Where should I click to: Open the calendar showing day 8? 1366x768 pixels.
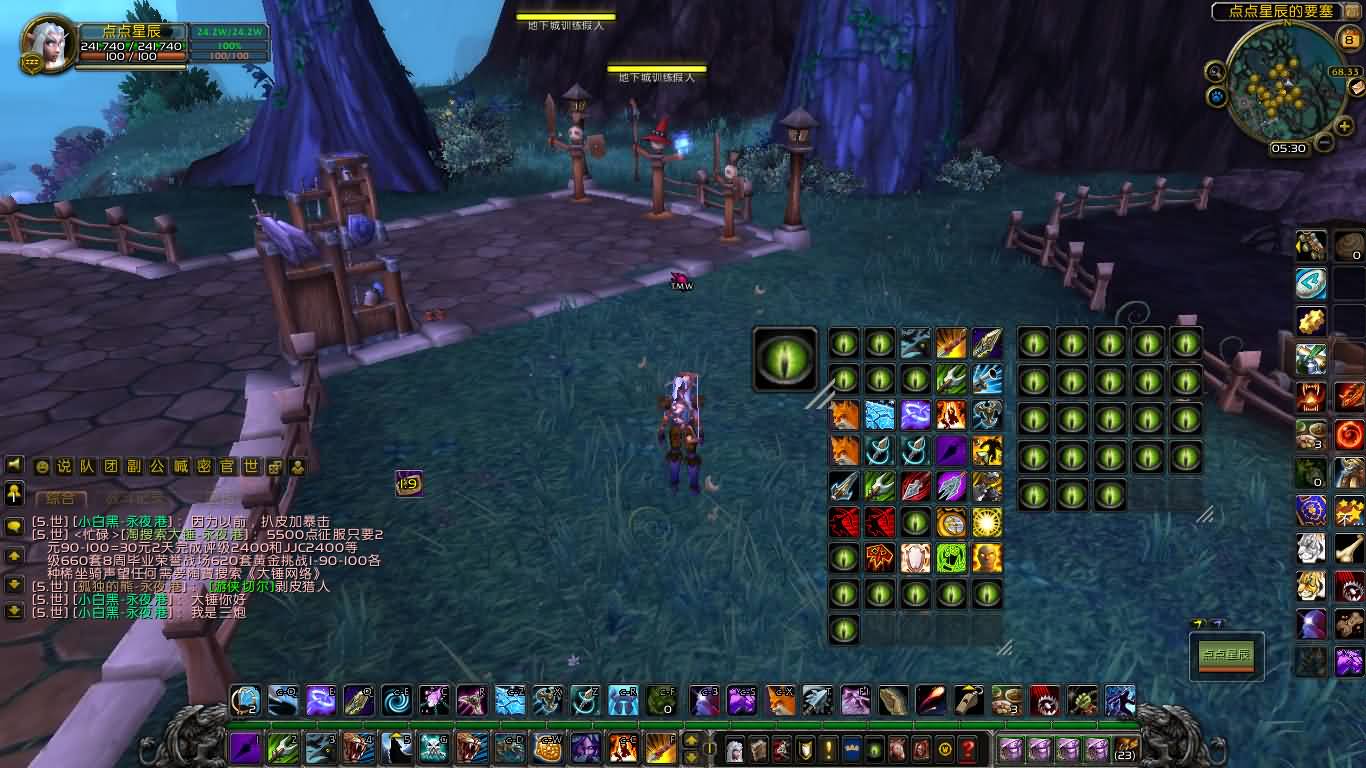point(1349,41)
